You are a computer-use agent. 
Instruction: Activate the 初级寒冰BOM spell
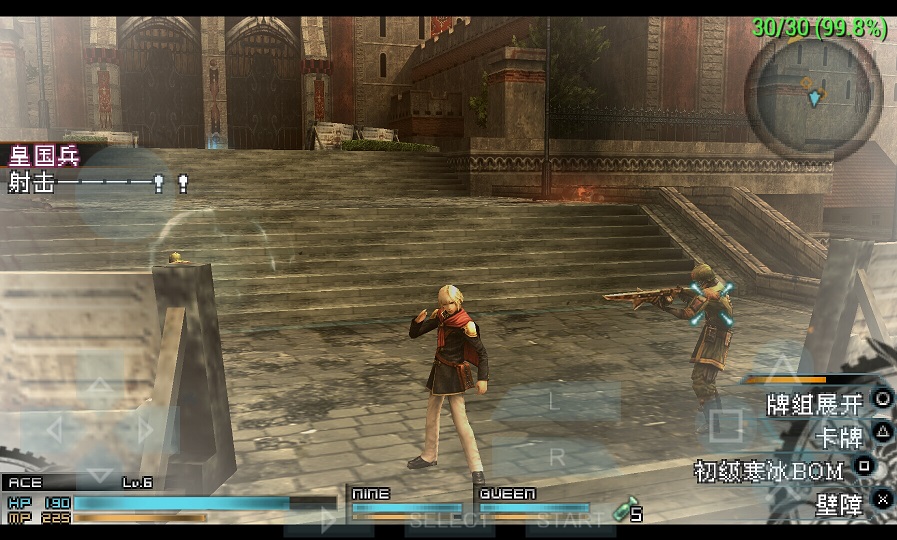tap(769, 470)
